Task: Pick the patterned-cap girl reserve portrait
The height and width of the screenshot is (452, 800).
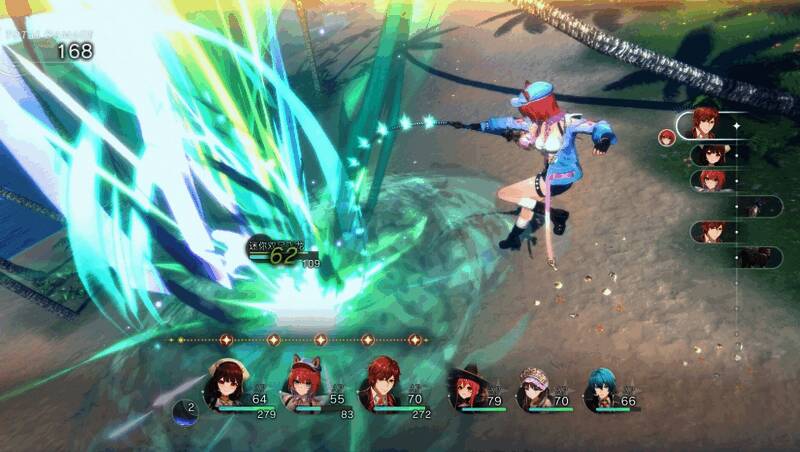Action: (x=533, y=388)
